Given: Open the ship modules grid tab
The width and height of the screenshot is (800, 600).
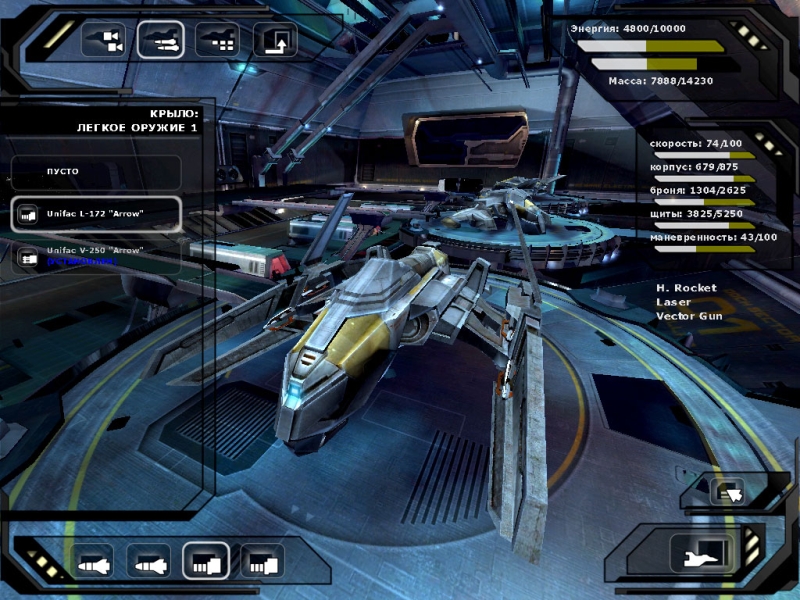Looking at the screenshot, I should click(x=217, y=40).
